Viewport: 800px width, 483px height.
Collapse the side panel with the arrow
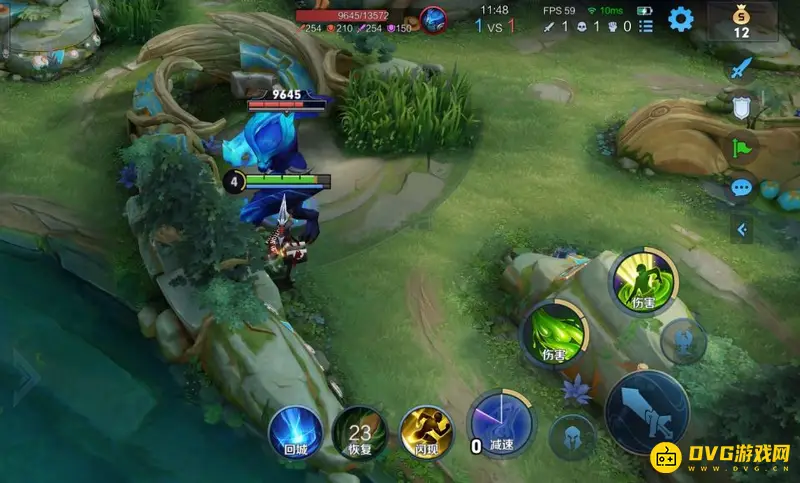(741, 230)
